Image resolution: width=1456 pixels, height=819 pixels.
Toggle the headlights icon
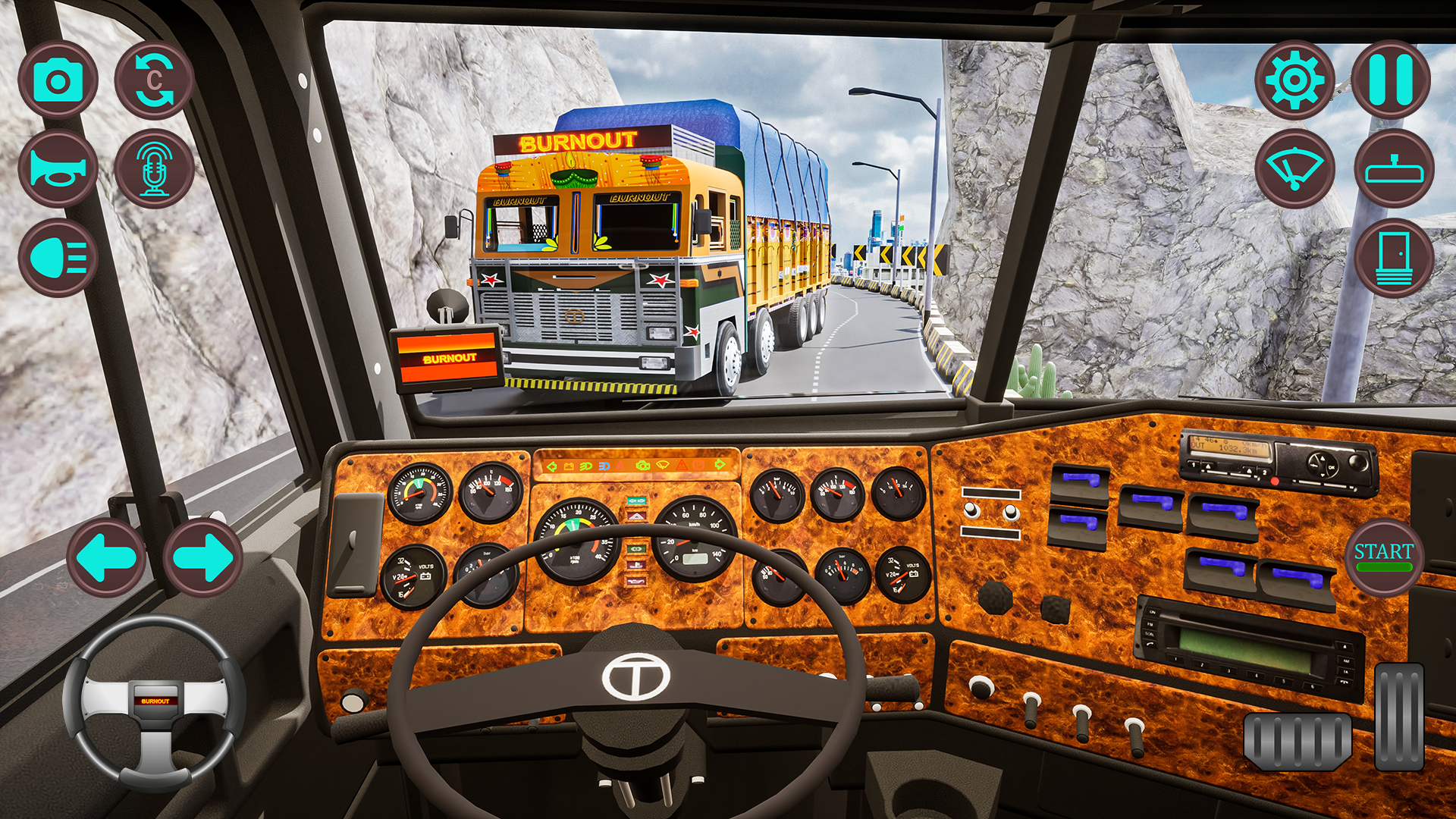coord(59,256)
